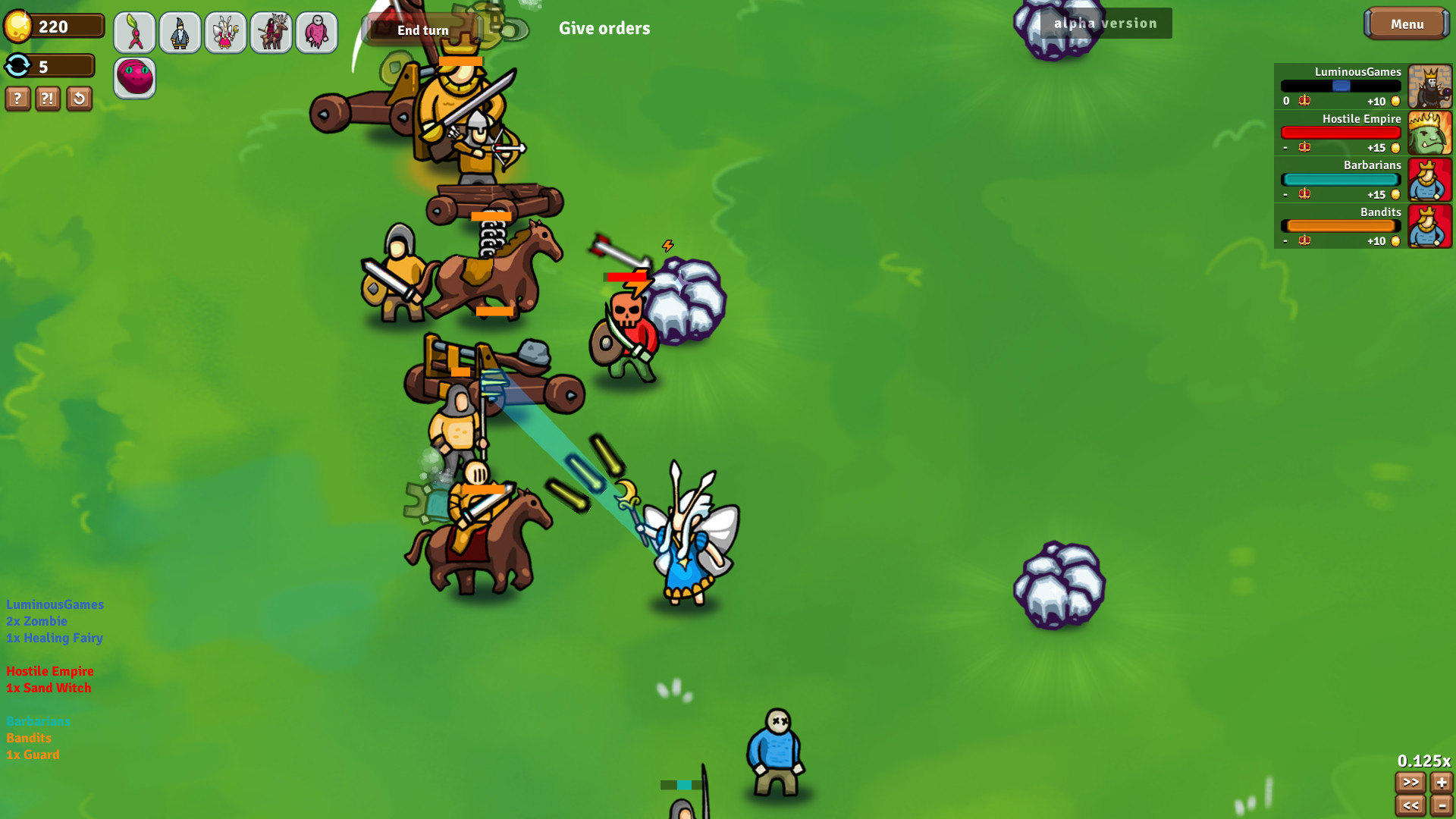The image size is (1456, 819).
Task: Select the pink golem unit icon
Action: click(316, 32)
